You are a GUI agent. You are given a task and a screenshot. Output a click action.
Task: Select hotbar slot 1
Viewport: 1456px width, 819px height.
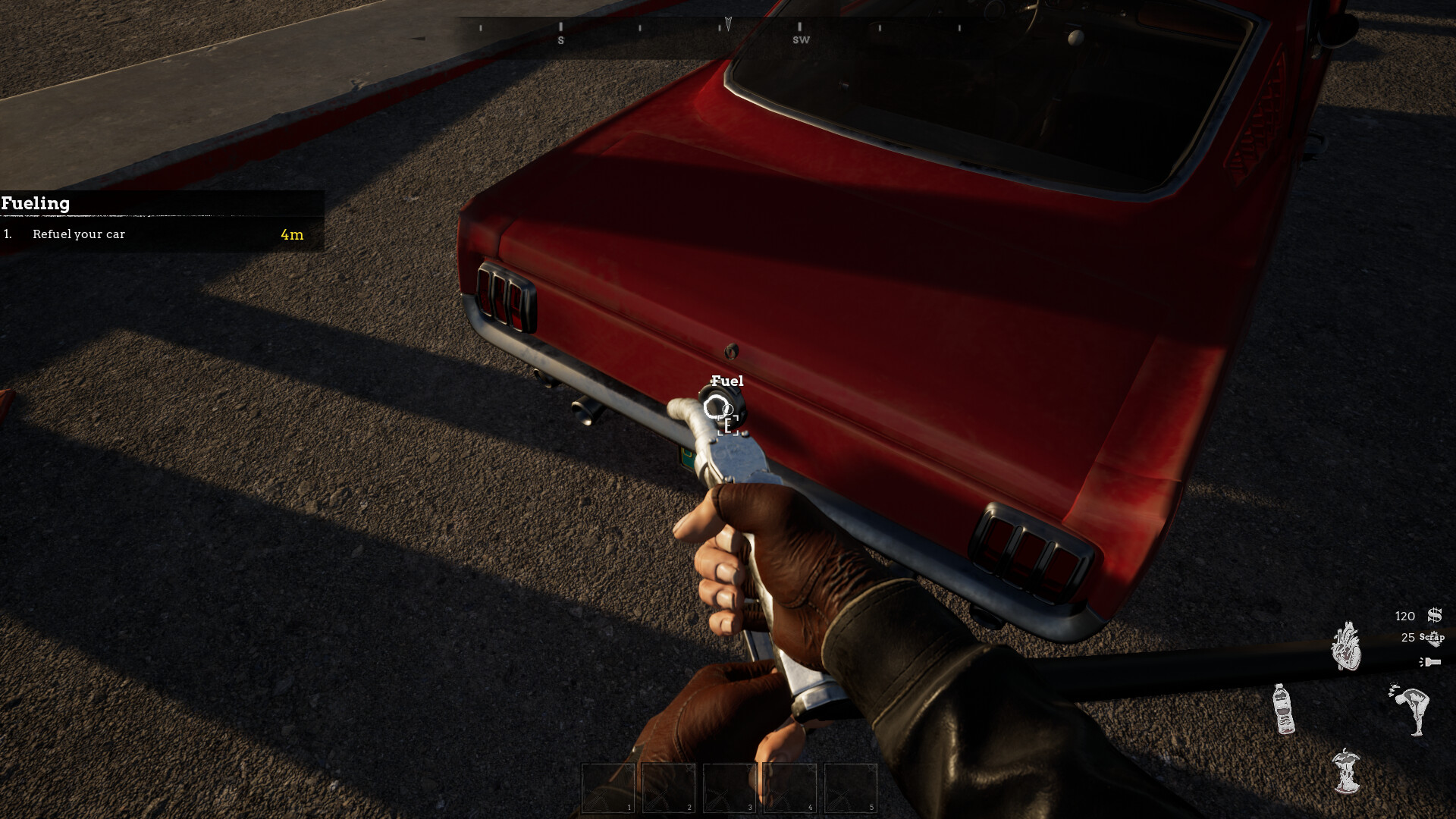[608, 789]
